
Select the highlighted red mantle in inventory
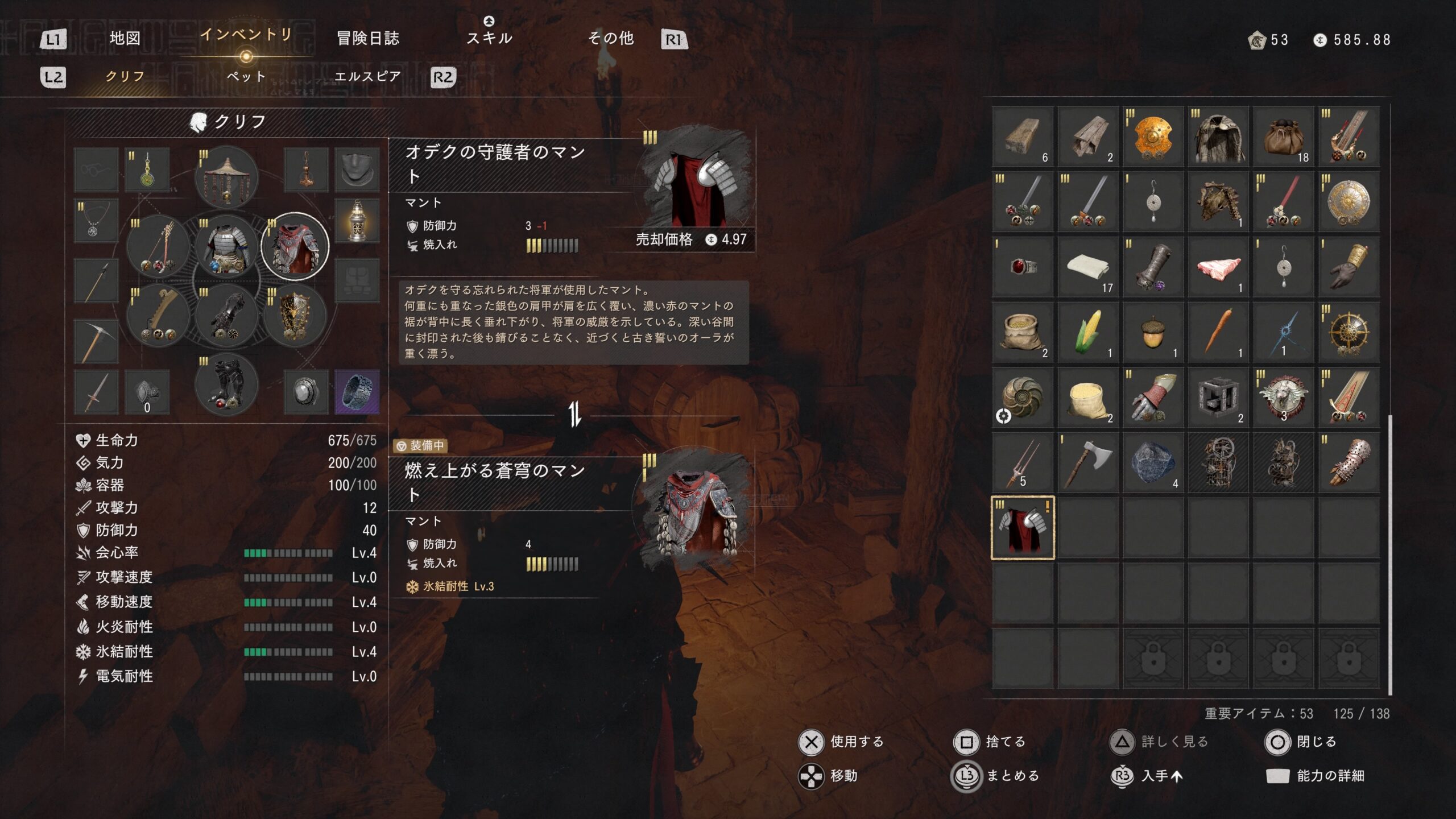1023,528
